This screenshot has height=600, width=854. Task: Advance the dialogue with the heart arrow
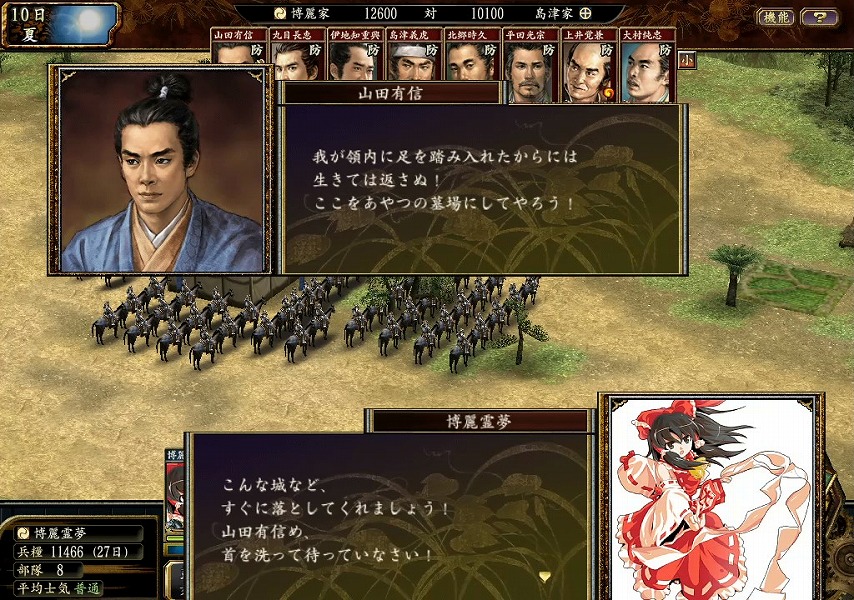[x=545, y=576]
